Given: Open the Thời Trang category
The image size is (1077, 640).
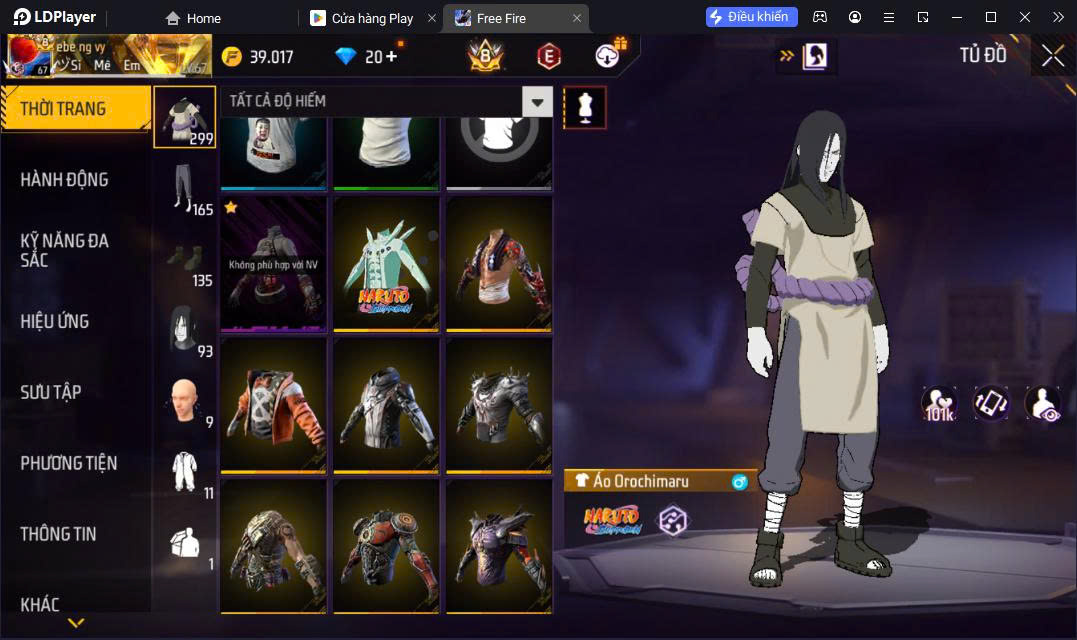Looking at the screenshot, I should tap(75, 109).
